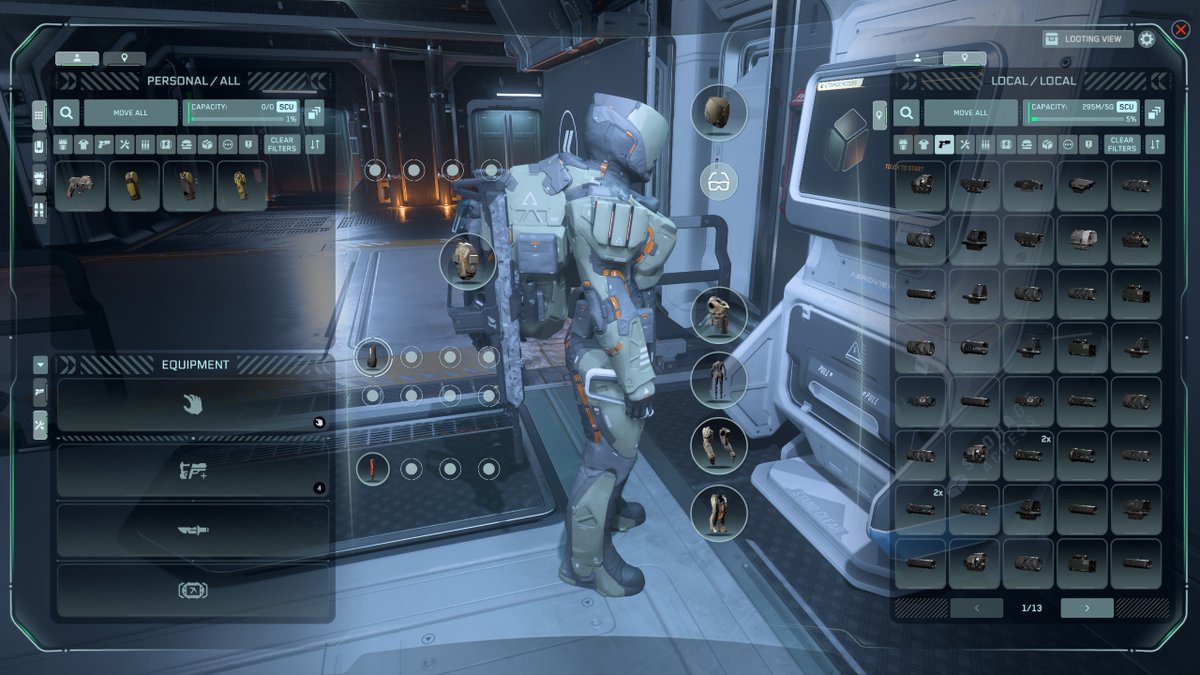Click Move All in the Personal panel
Viewport: 1200px width, 675px height.
click(x=130, y=113)
